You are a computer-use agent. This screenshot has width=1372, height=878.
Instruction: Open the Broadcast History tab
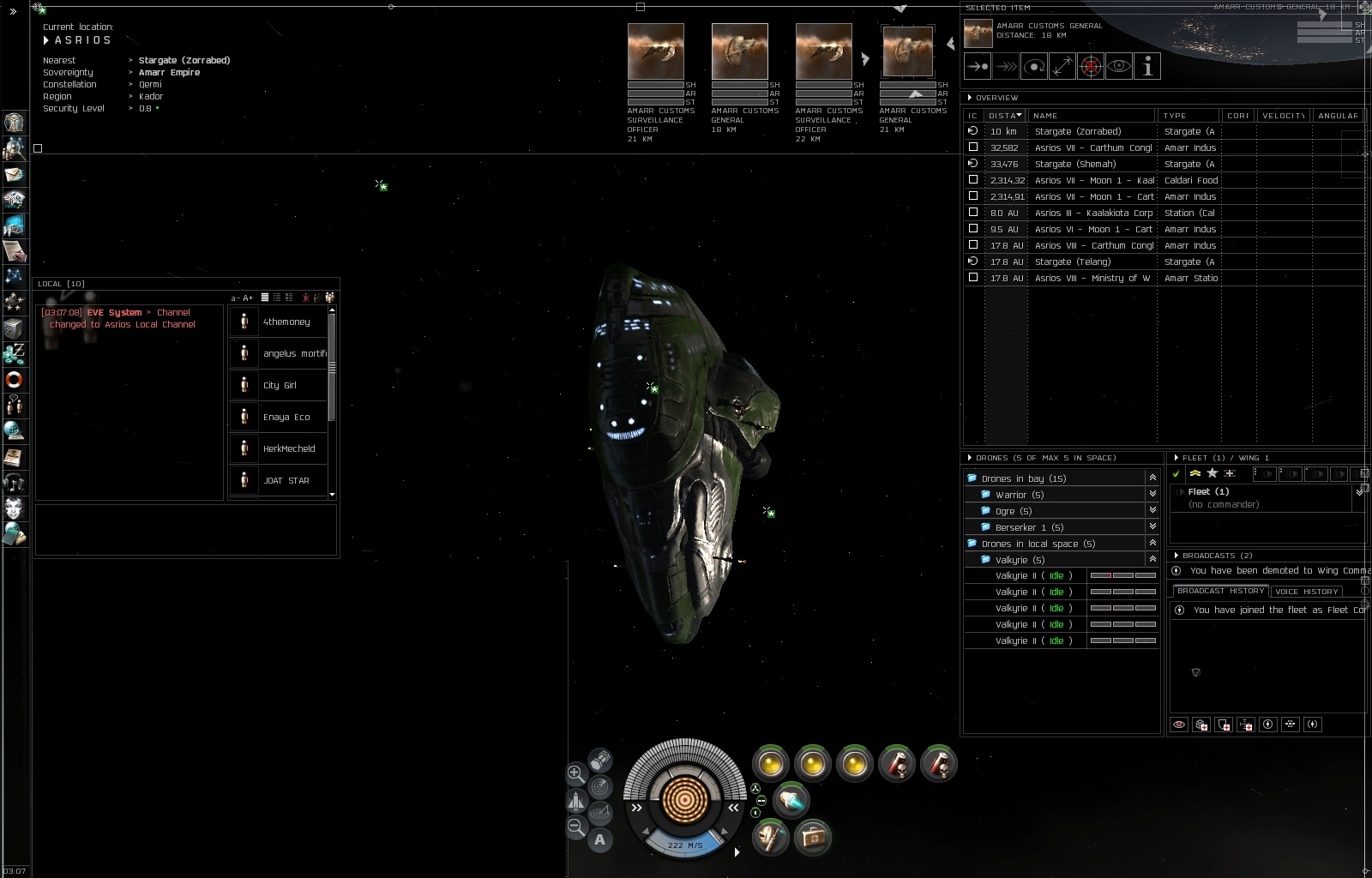point(1220,592)
